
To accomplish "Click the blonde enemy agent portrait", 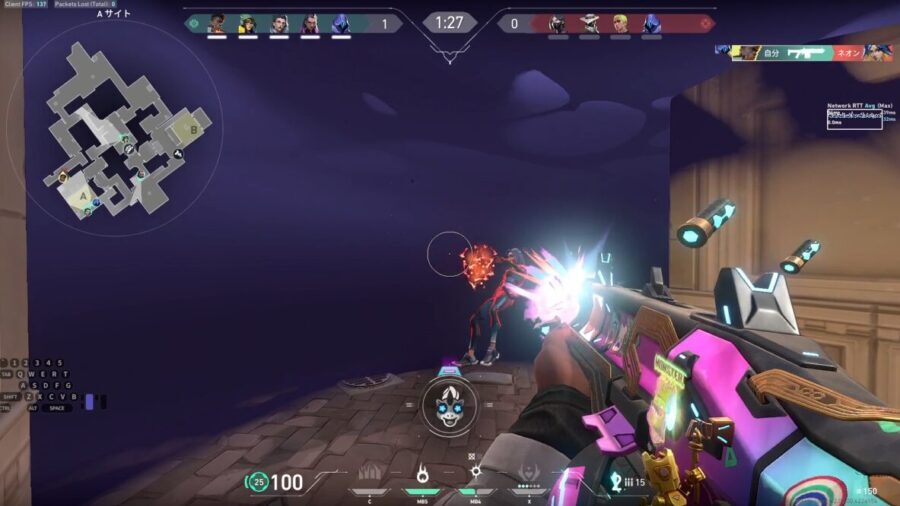I will pyautogui.click(x=621, y=23).
